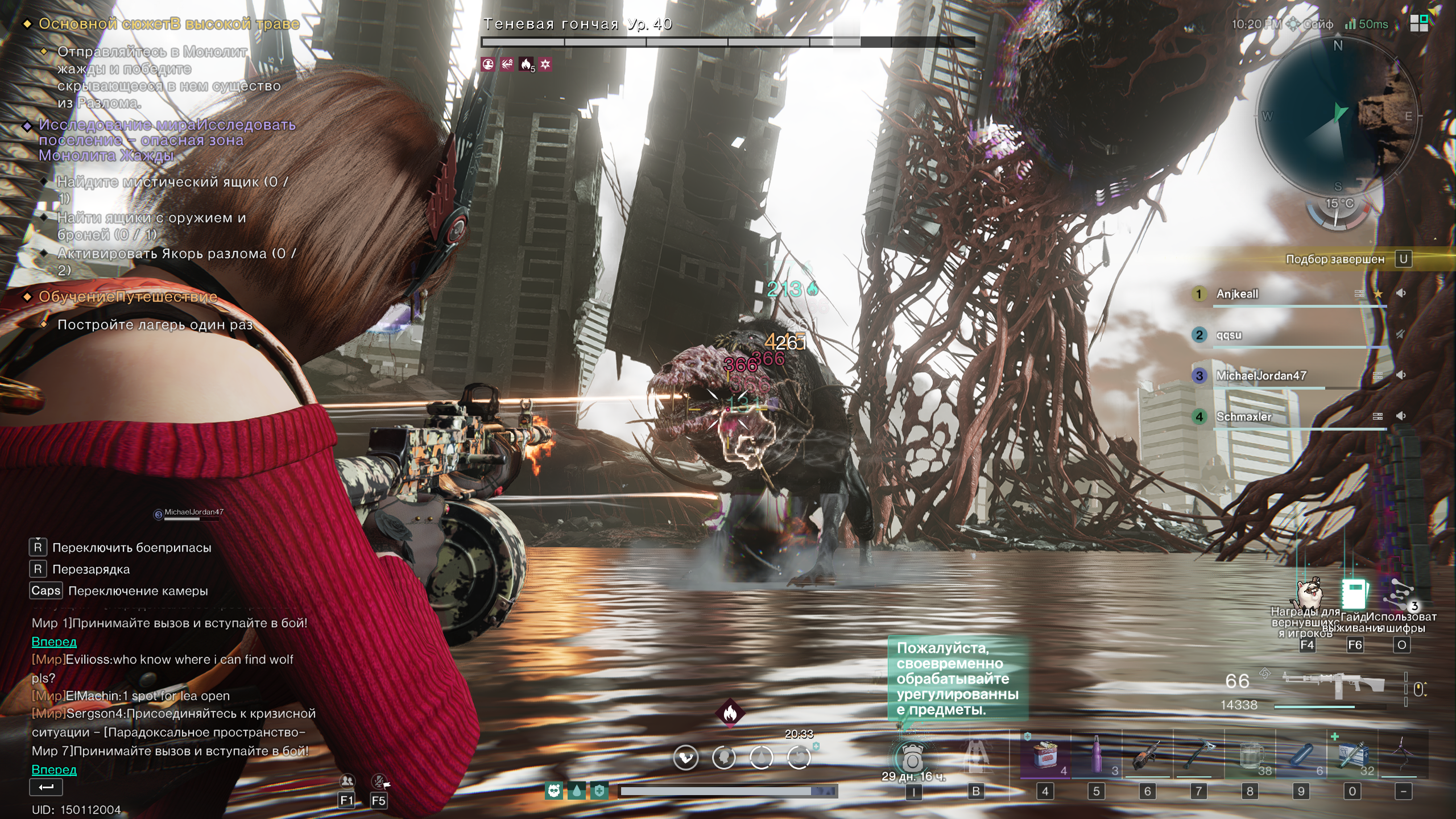Open the backpack inventory icon
1456x819 pixels.
[912, 758]
